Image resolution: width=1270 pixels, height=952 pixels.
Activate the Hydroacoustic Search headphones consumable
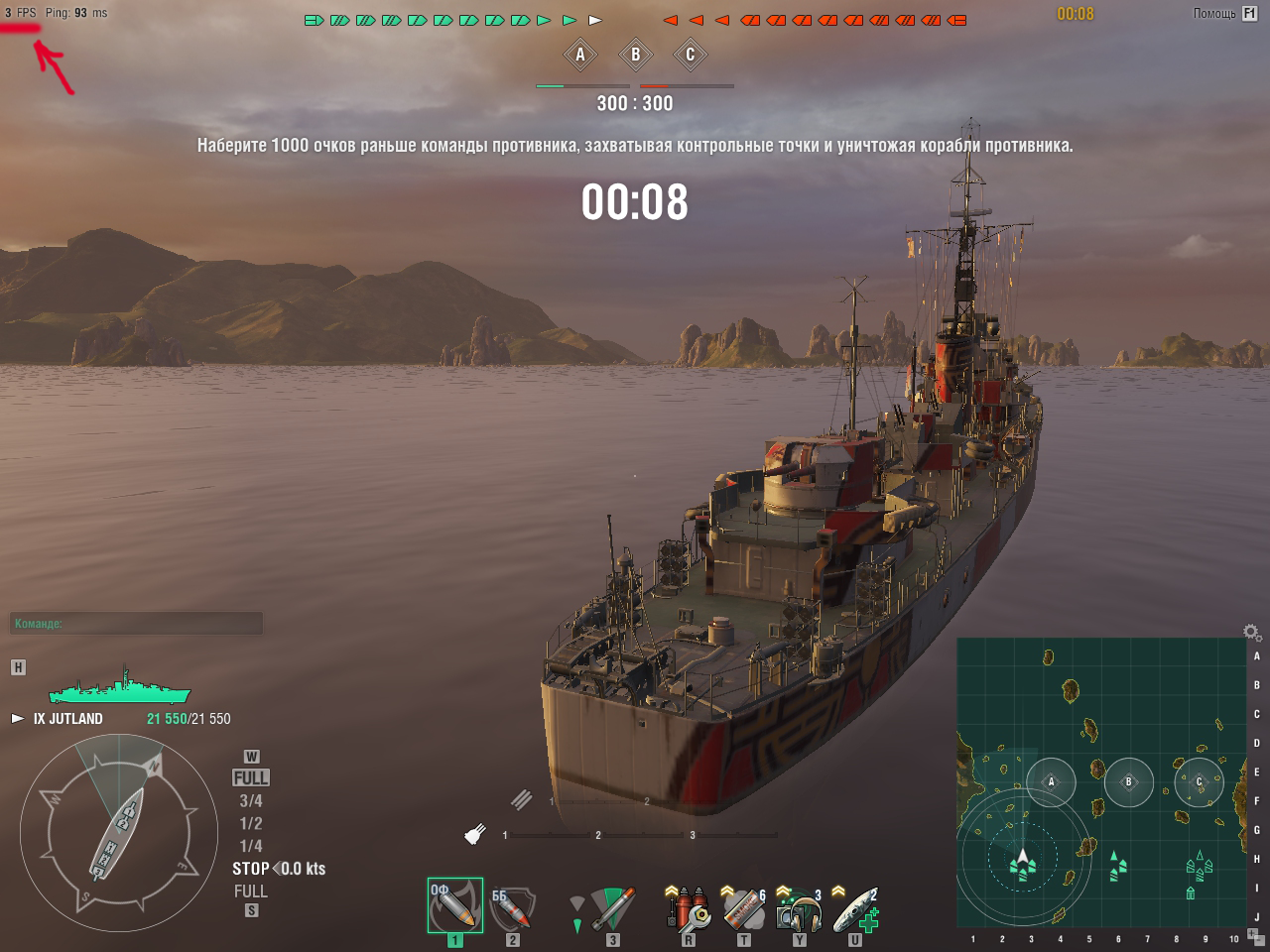(799, 907)
